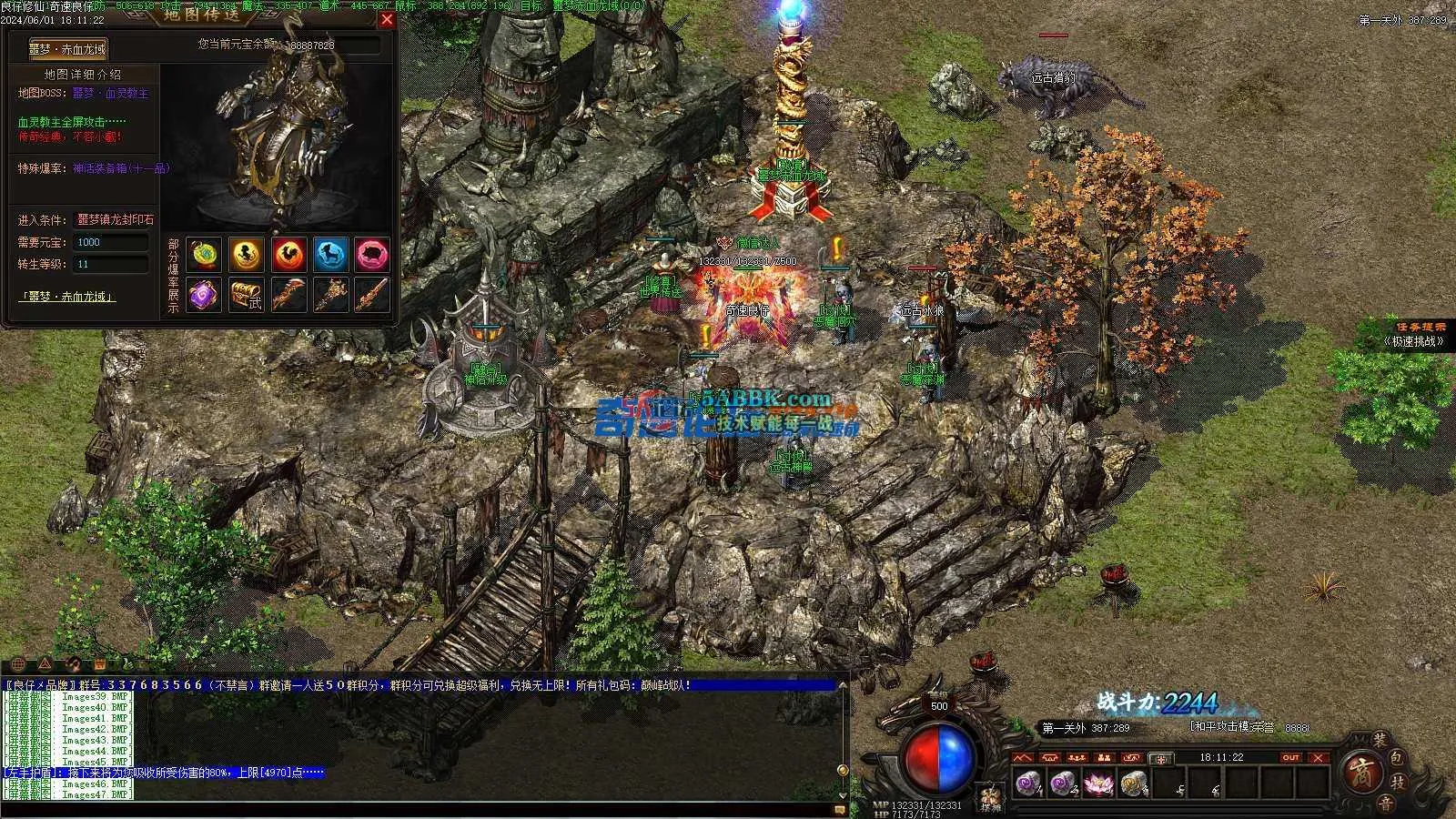The image size is (1456, 819).
Task: Open the 技 skills panel
Action: [1400, 781]
